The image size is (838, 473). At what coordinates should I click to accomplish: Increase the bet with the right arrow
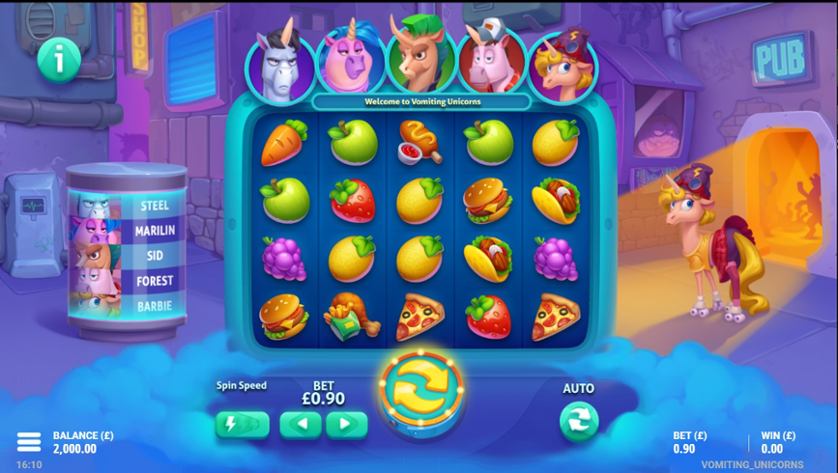[346, 424]
